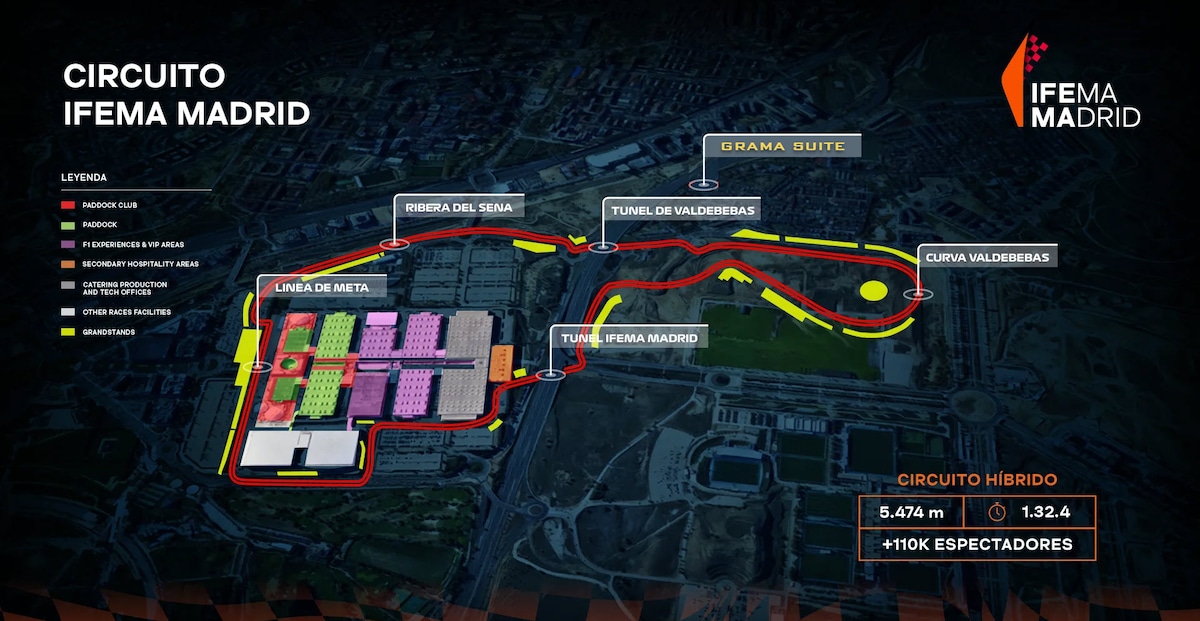Viewport: 1200px width, 621px height.
Task: Select the Curva Valdebebas marker label
Action: click(x=987, y=258)
